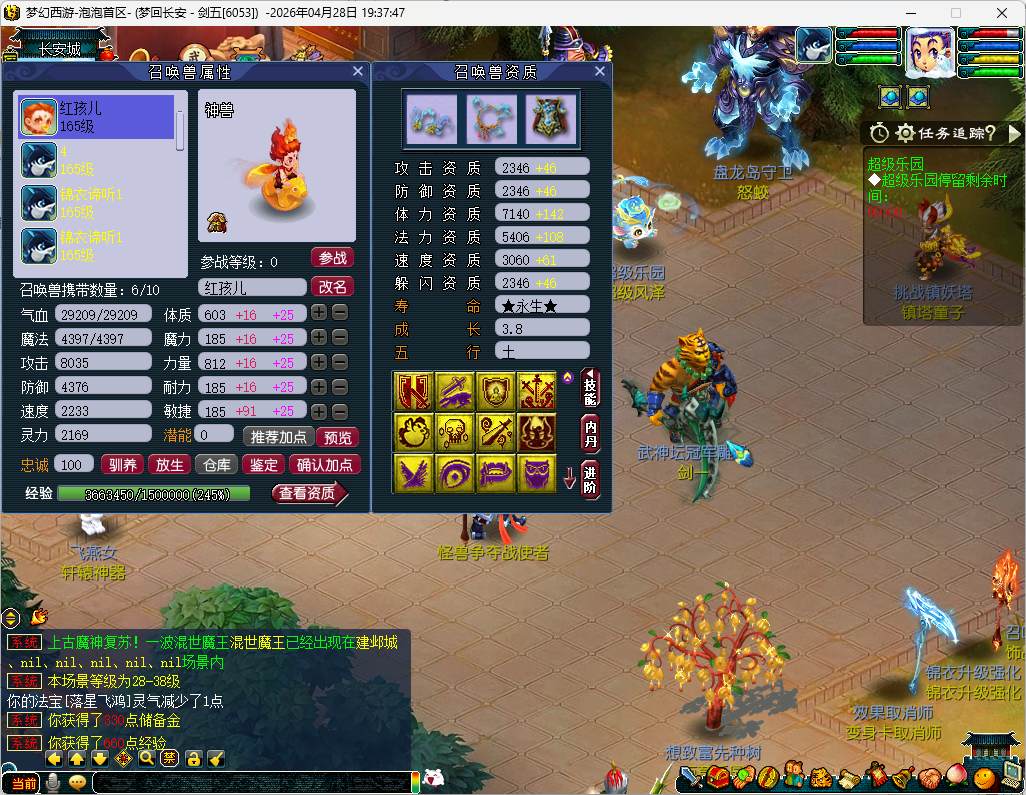Click the 驯养 button
The height and width of the screenshot is (795, 1026).
(x=123, y=464)
